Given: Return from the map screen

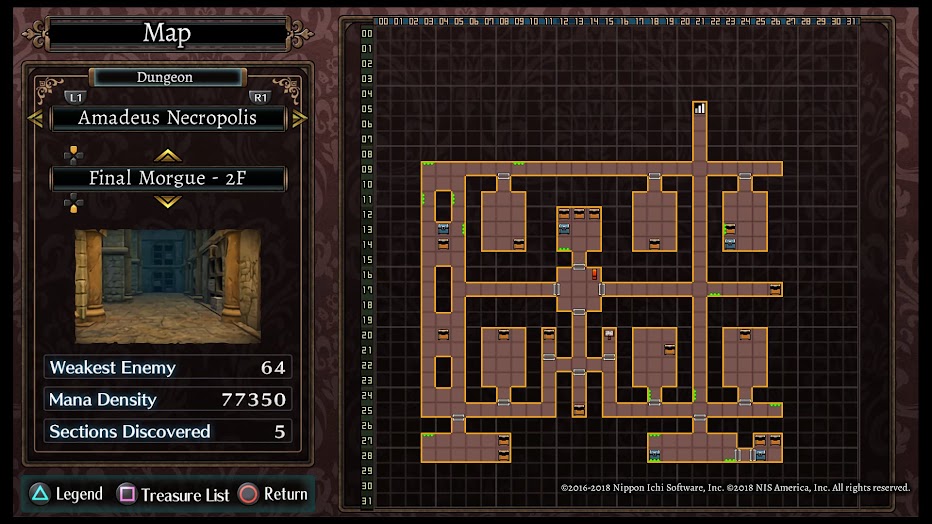Looking at the screenshot, I should coord(273,494).
